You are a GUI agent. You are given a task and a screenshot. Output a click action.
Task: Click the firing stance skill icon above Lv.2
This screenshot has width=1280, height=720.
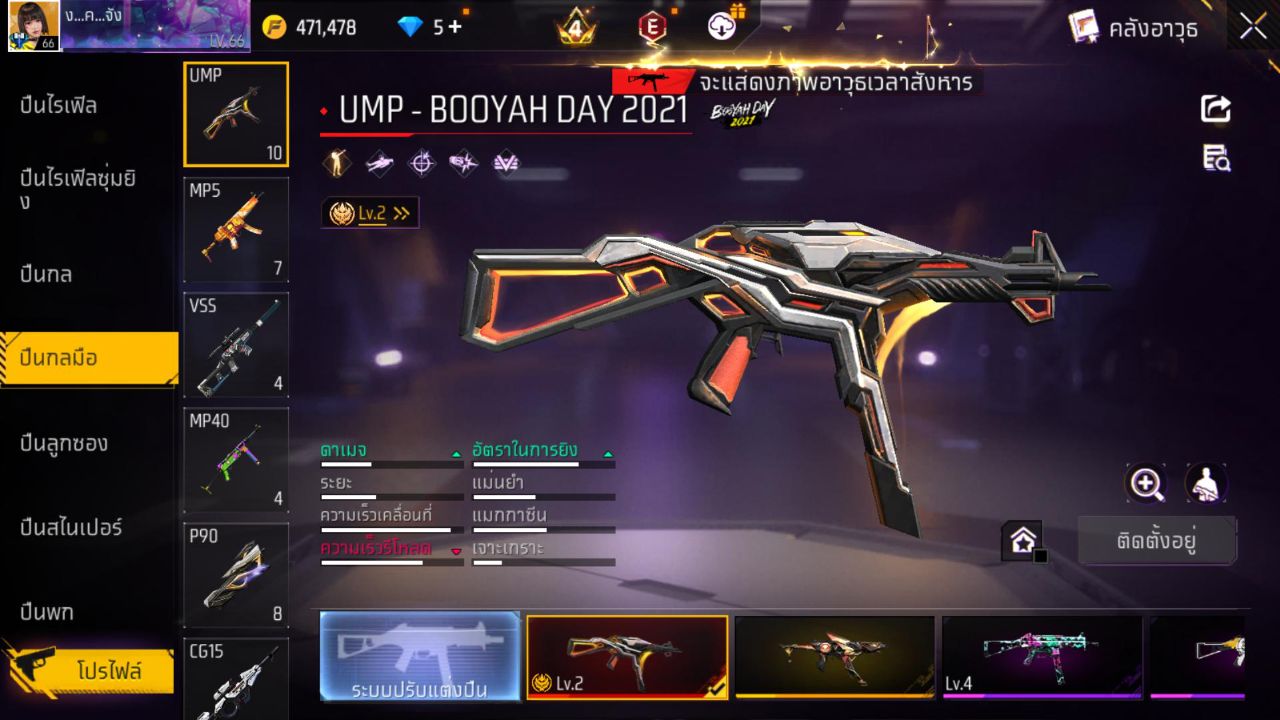click(x=335, y=162)
